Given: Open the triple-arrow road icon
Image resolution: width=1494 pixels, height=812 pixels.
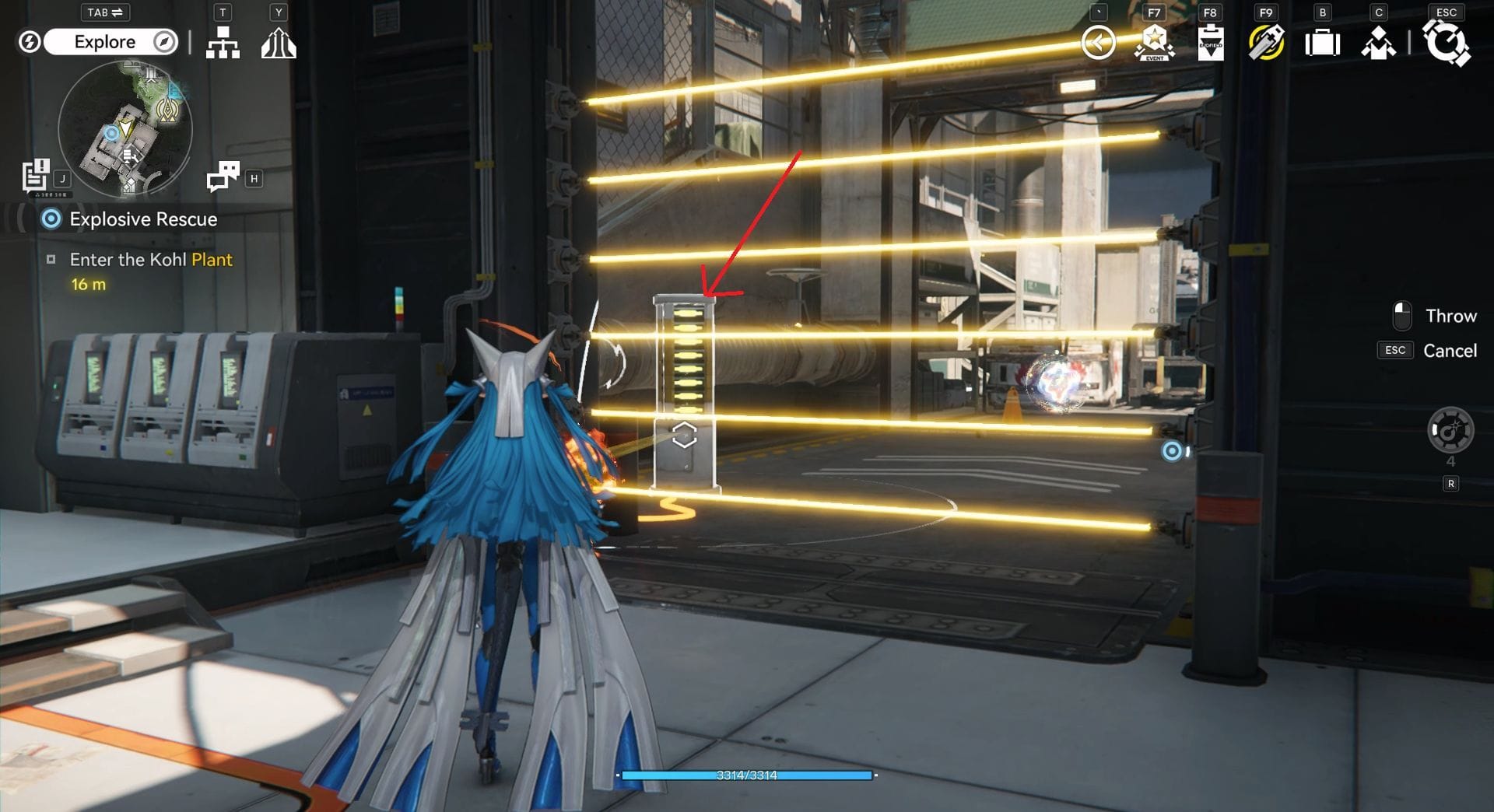Looking at the screenshot, I should (278, 43).
